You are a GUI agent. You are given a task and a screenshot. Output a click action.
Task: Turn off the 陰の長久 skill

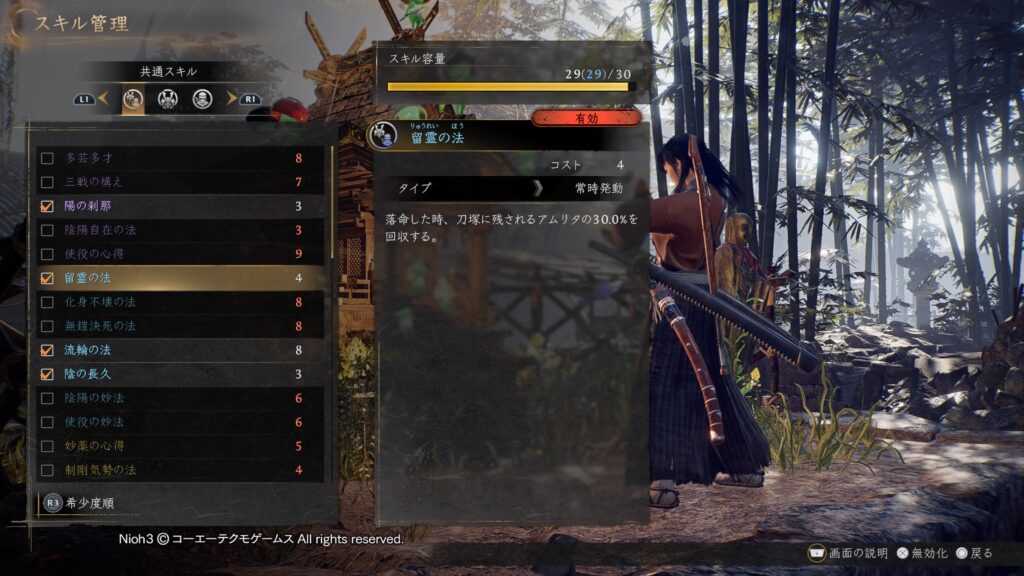pyautogui.click(x=47, y=374)
